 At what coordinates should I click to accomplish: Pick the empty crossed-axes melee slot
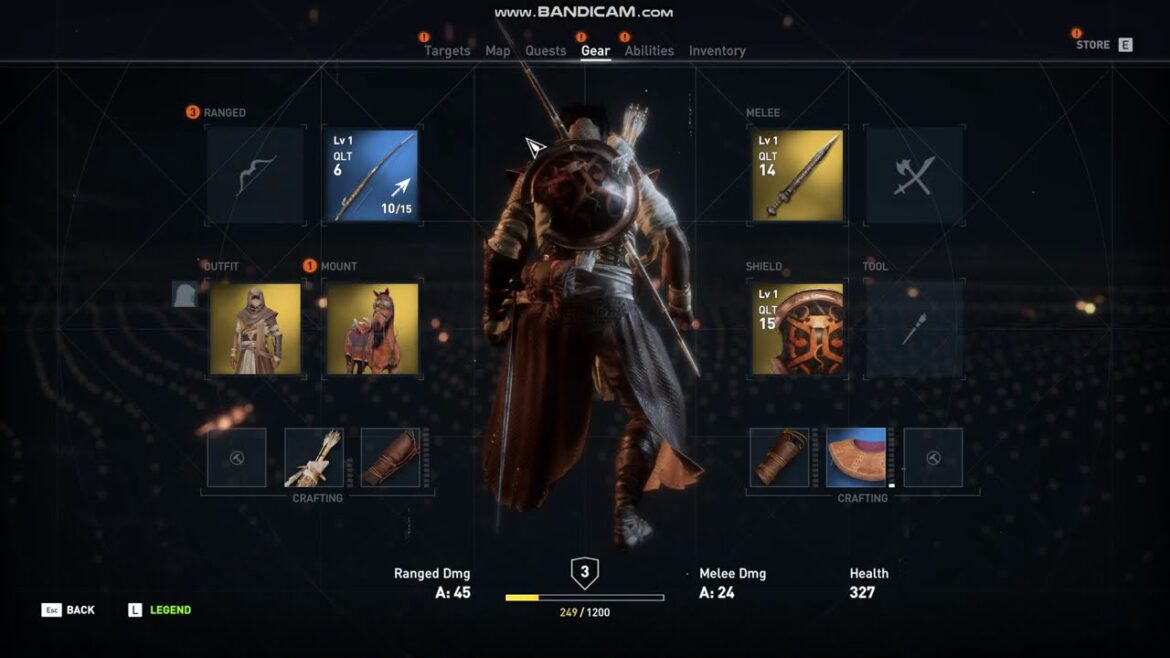[914, 175]
